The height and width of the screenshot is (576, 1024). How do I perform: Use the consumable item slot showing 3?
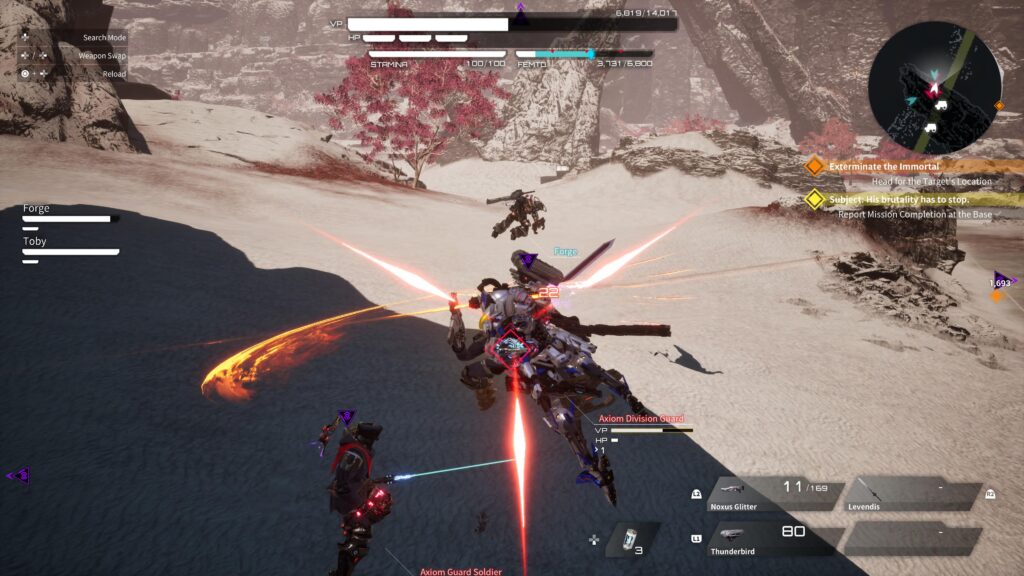[x=627, y=539]
